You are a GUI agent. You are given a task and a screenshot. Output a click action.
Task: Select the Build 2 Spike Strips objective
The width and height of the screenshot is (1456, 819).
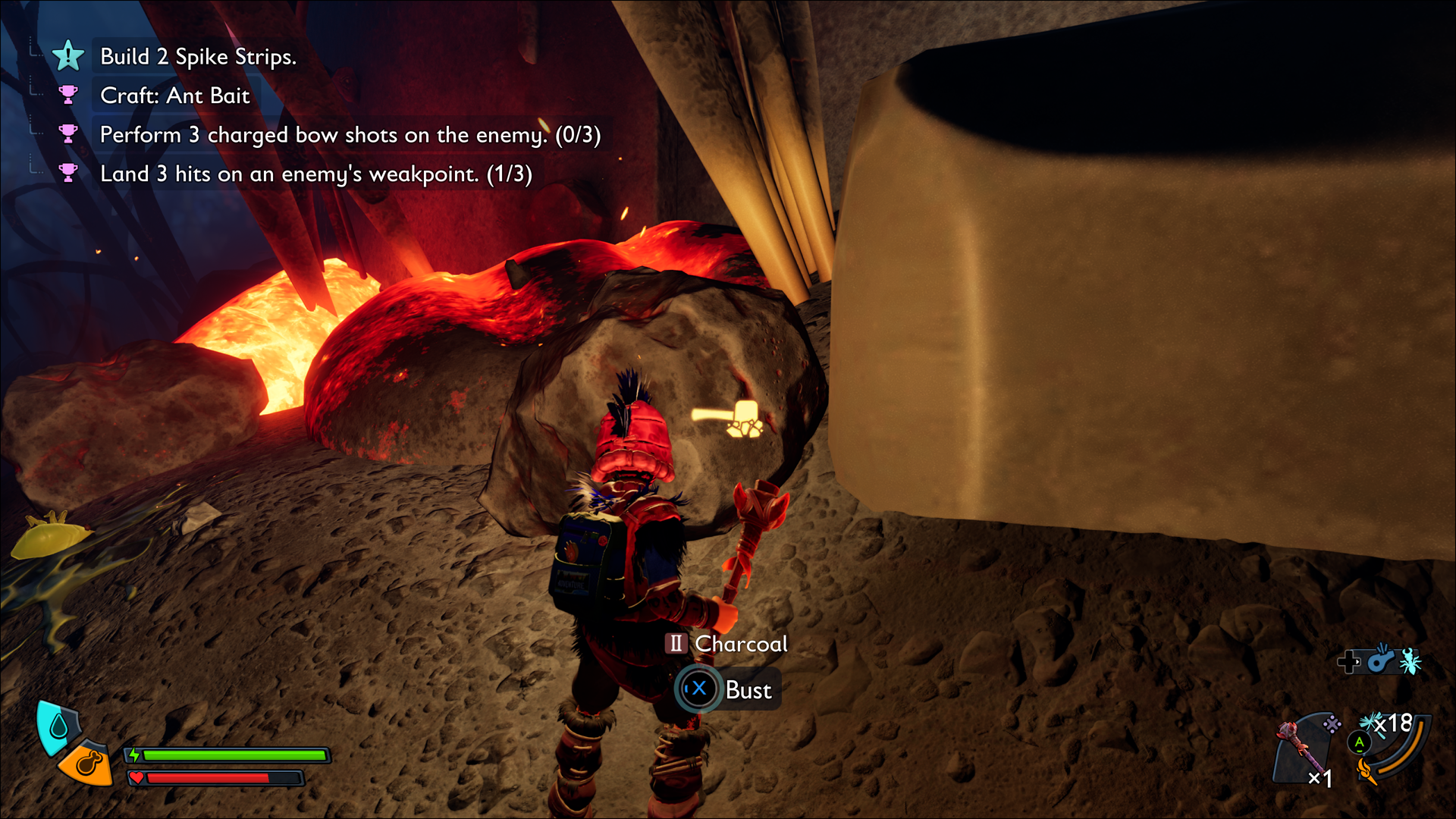point(198,57)
